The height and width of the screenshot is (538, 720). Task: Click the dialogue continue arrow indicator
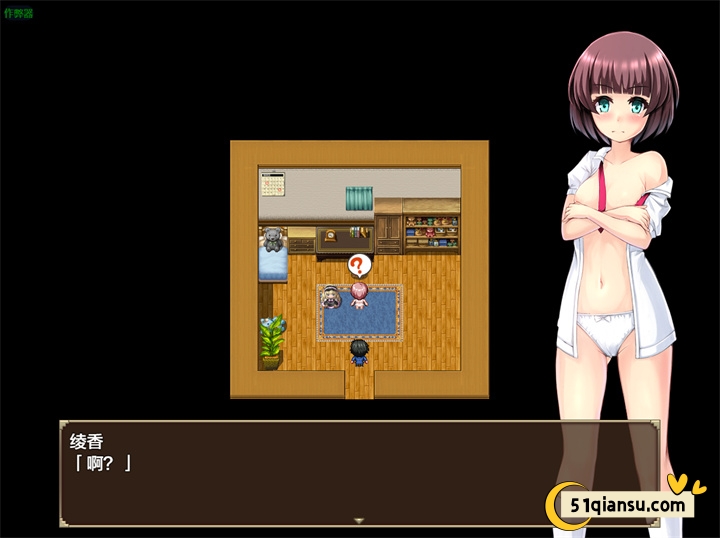[359, 520]
